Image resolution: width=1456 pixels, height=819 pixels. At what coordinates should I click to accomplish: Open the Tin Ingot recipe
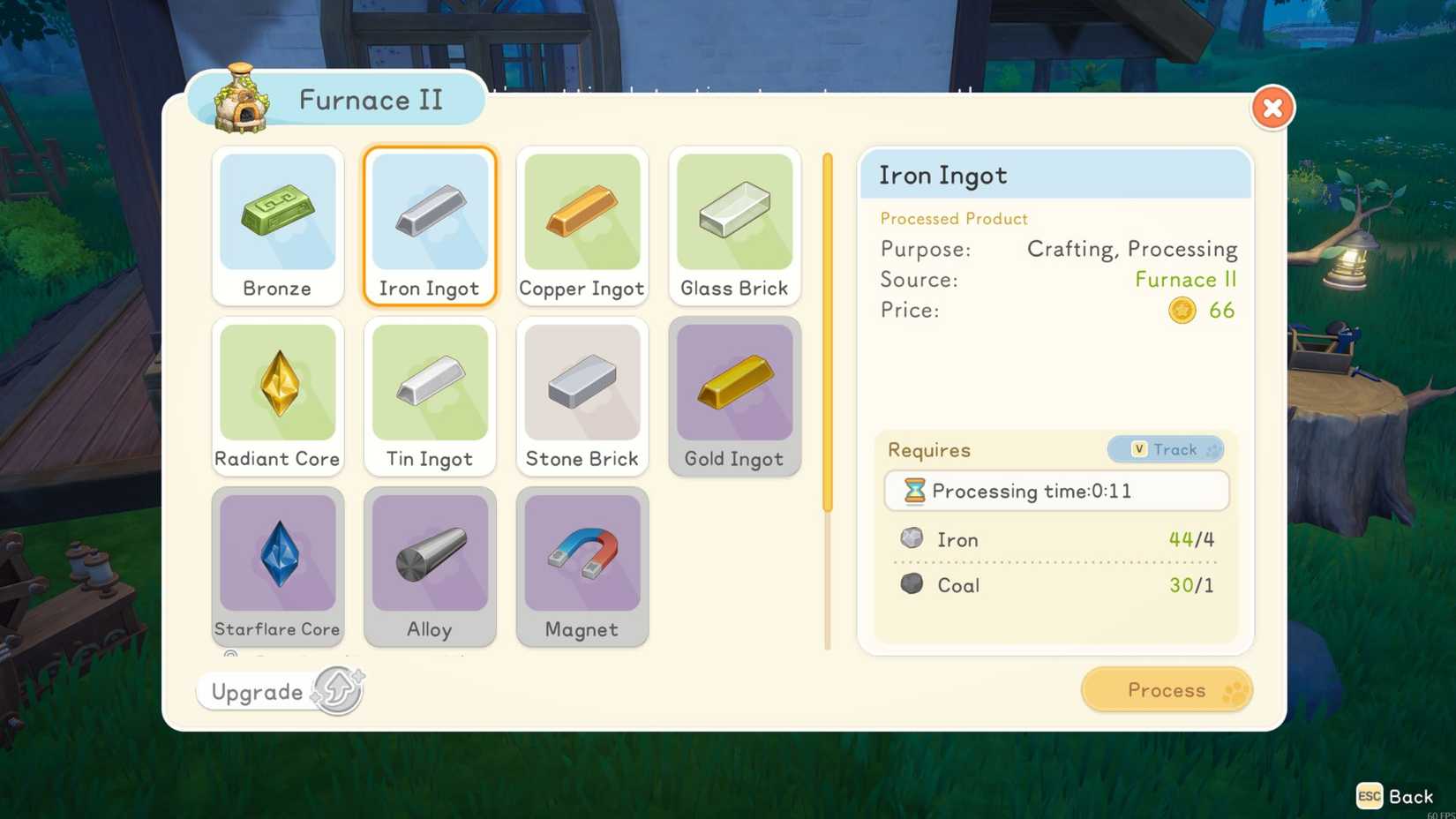tap(430, 395)
